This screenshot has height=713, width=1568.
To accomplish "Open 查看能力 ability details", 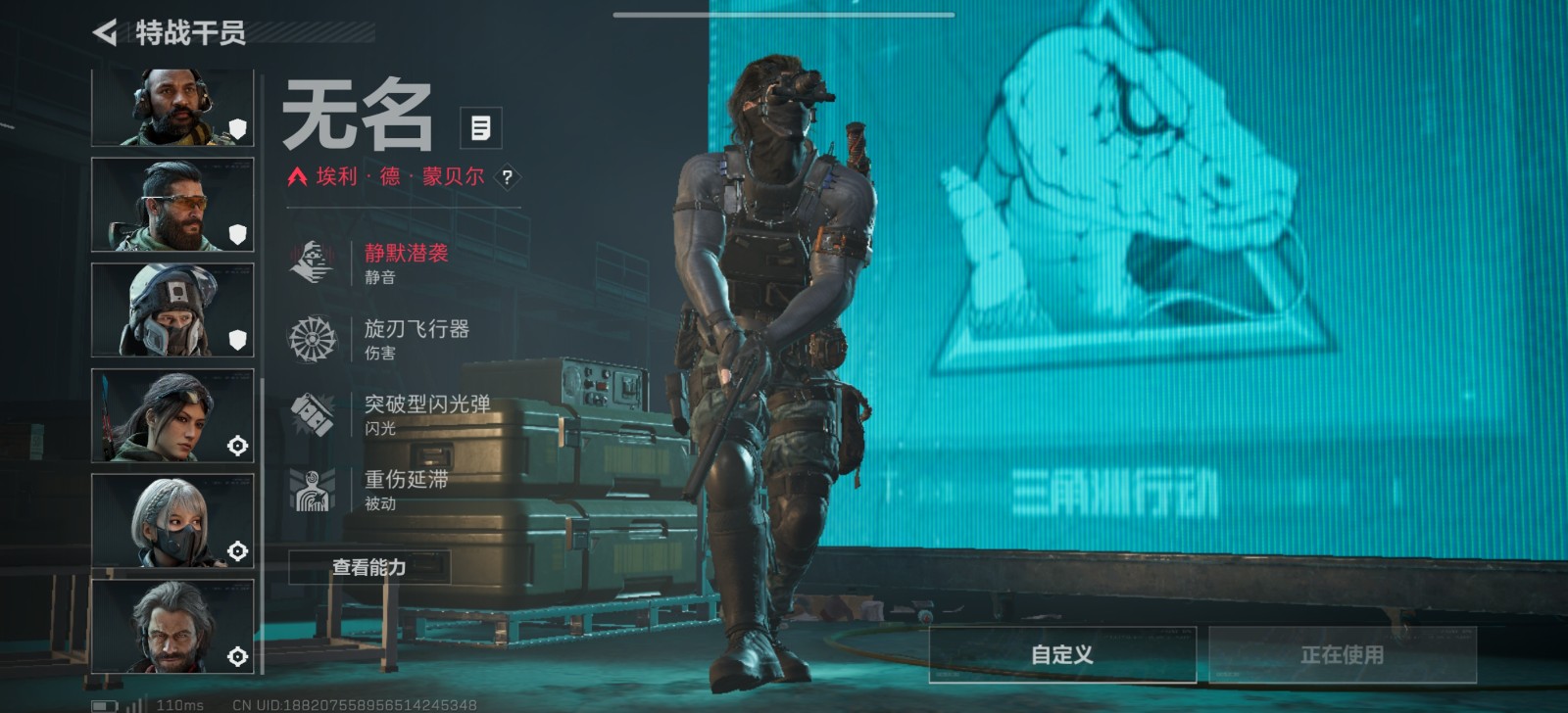I will 369,567.
